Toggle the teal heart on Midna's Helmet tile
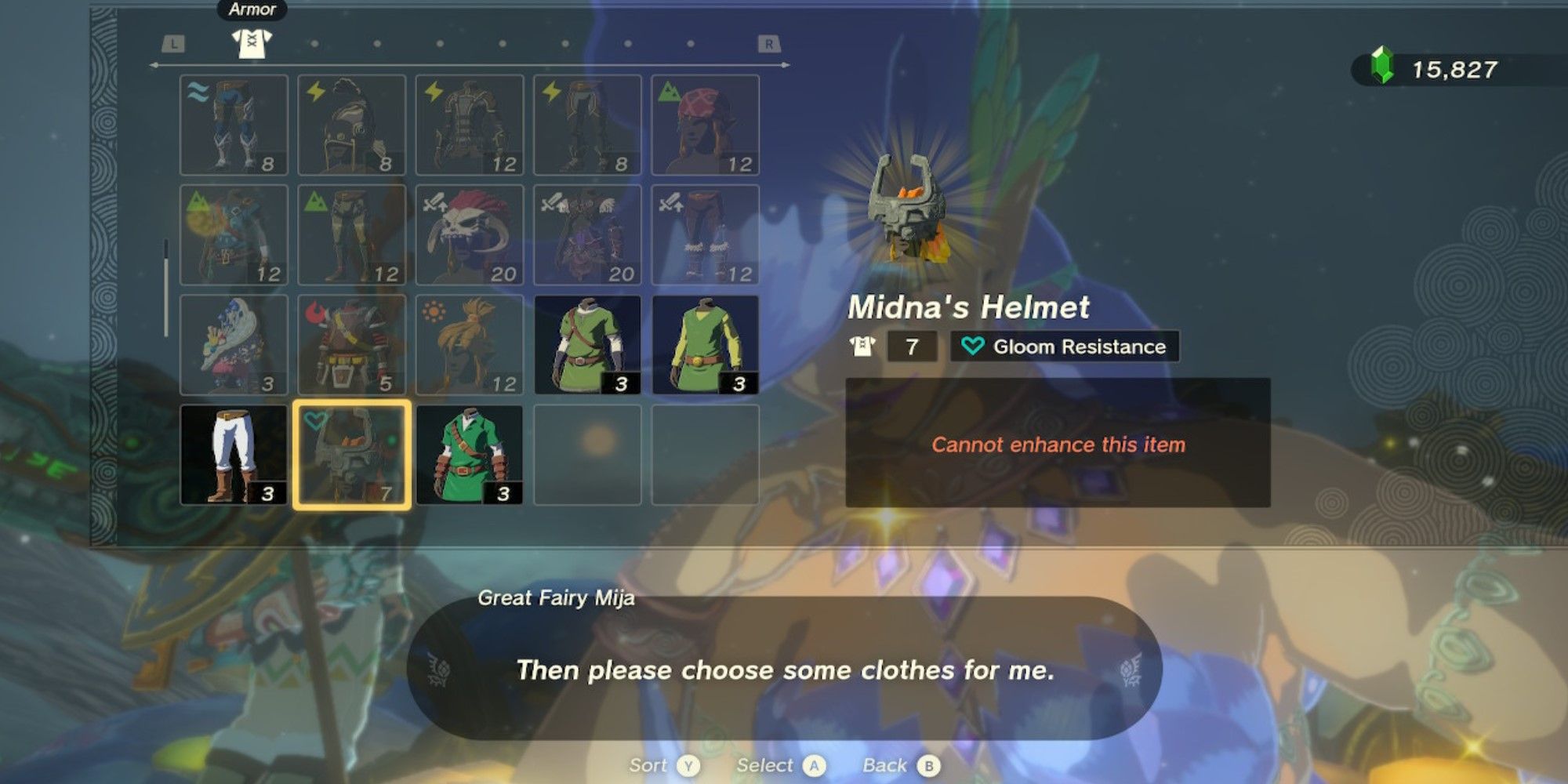1568x784 pixels. (316, 420)
